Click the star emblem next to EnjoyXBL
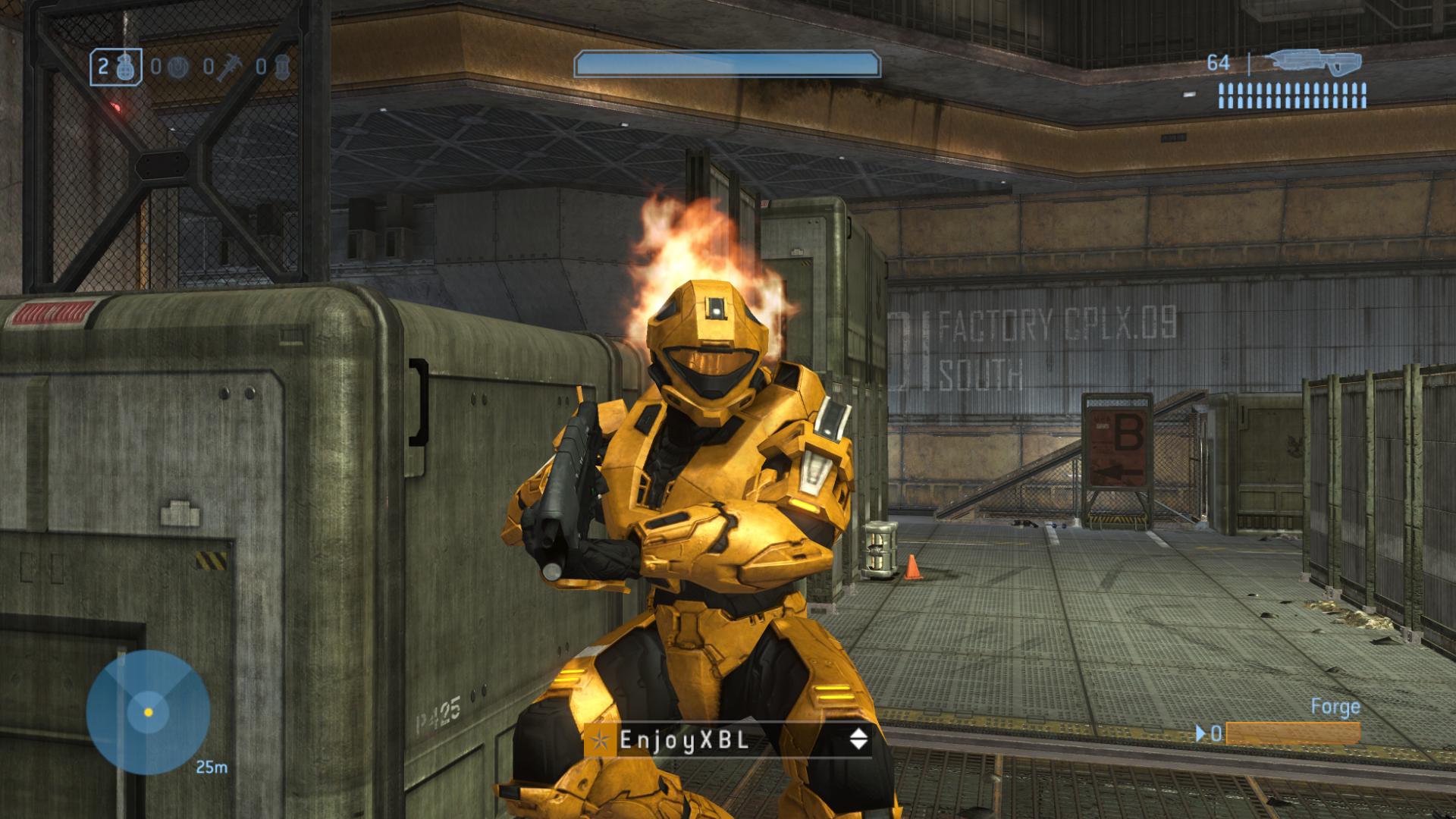Viewport: 1456px width, 819px height. [x=601, y=740]
